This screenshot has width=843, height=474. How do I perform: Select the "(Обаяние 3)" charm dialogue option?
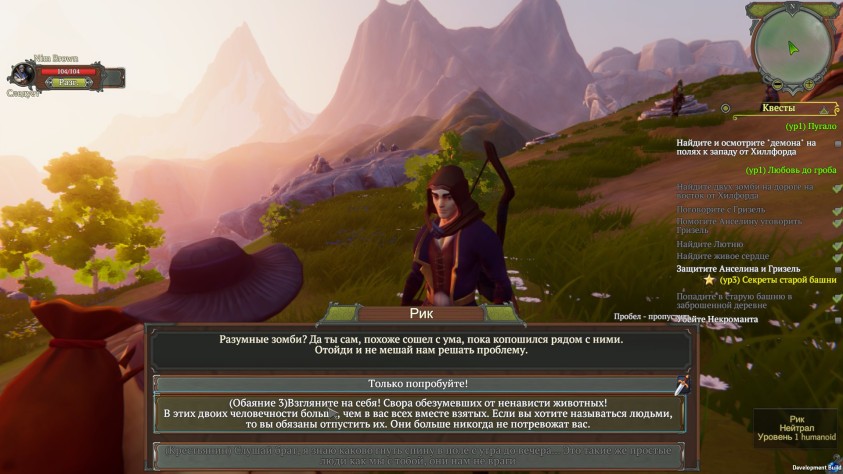418,413
